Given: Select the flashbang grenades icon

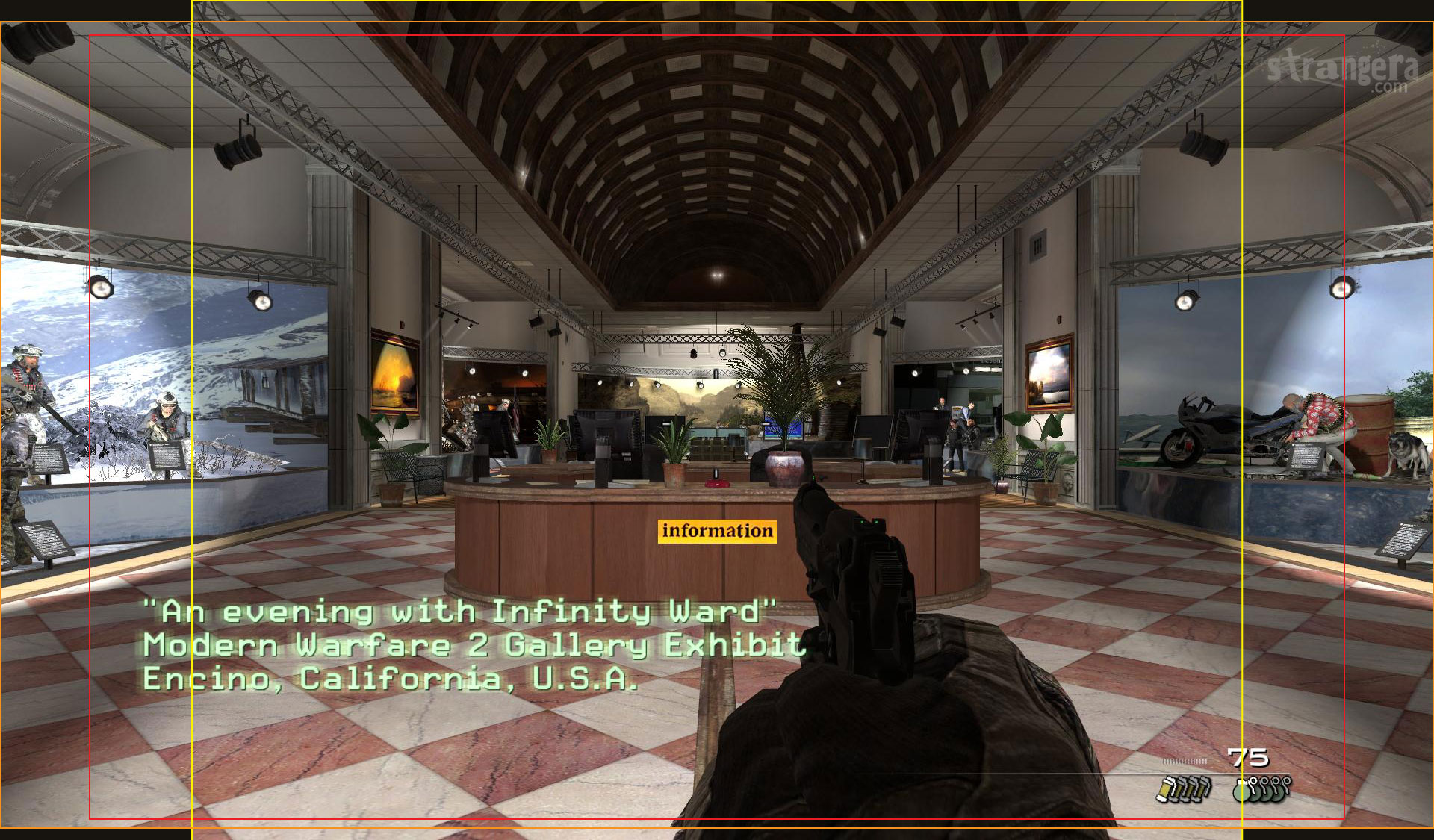Looking at the screenshot, I should tap(1183, 788).
